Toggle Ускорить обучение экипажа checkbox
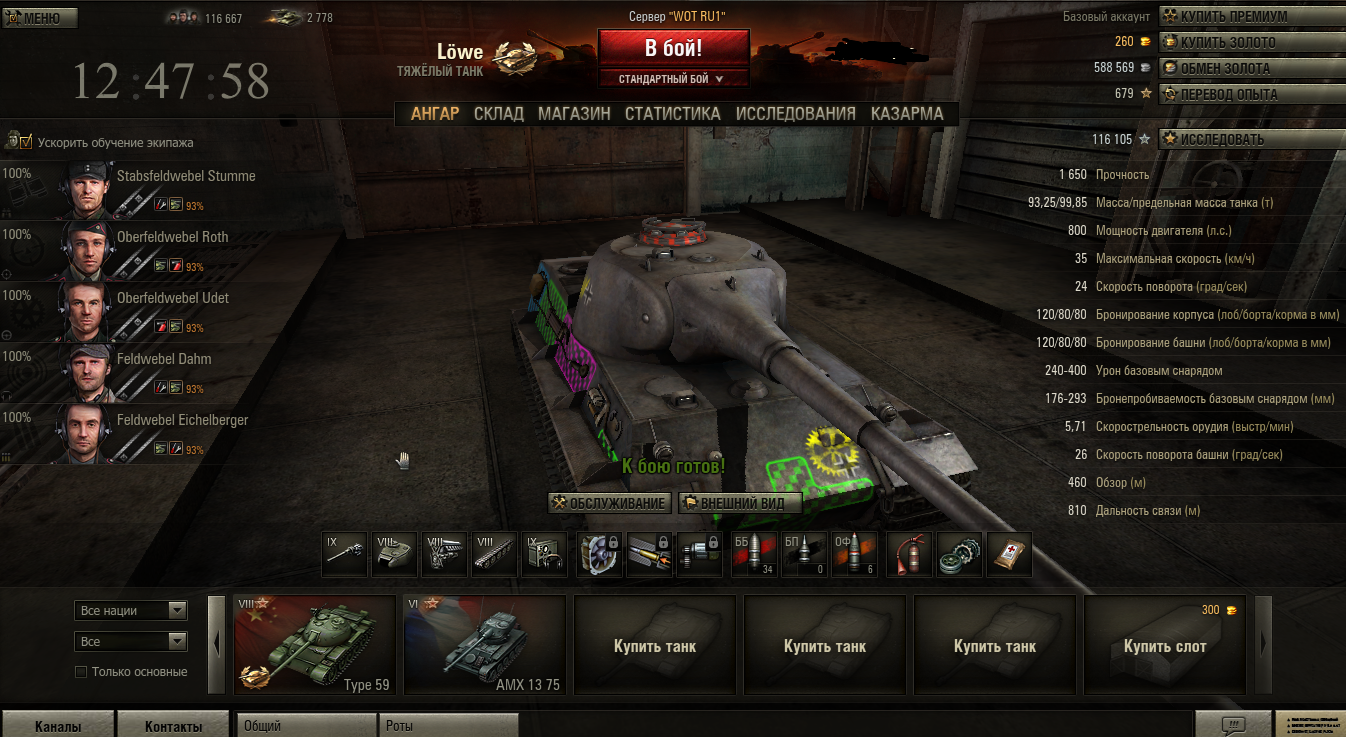The height and width of the screenshot is (737, 1346). coord(26,142)
